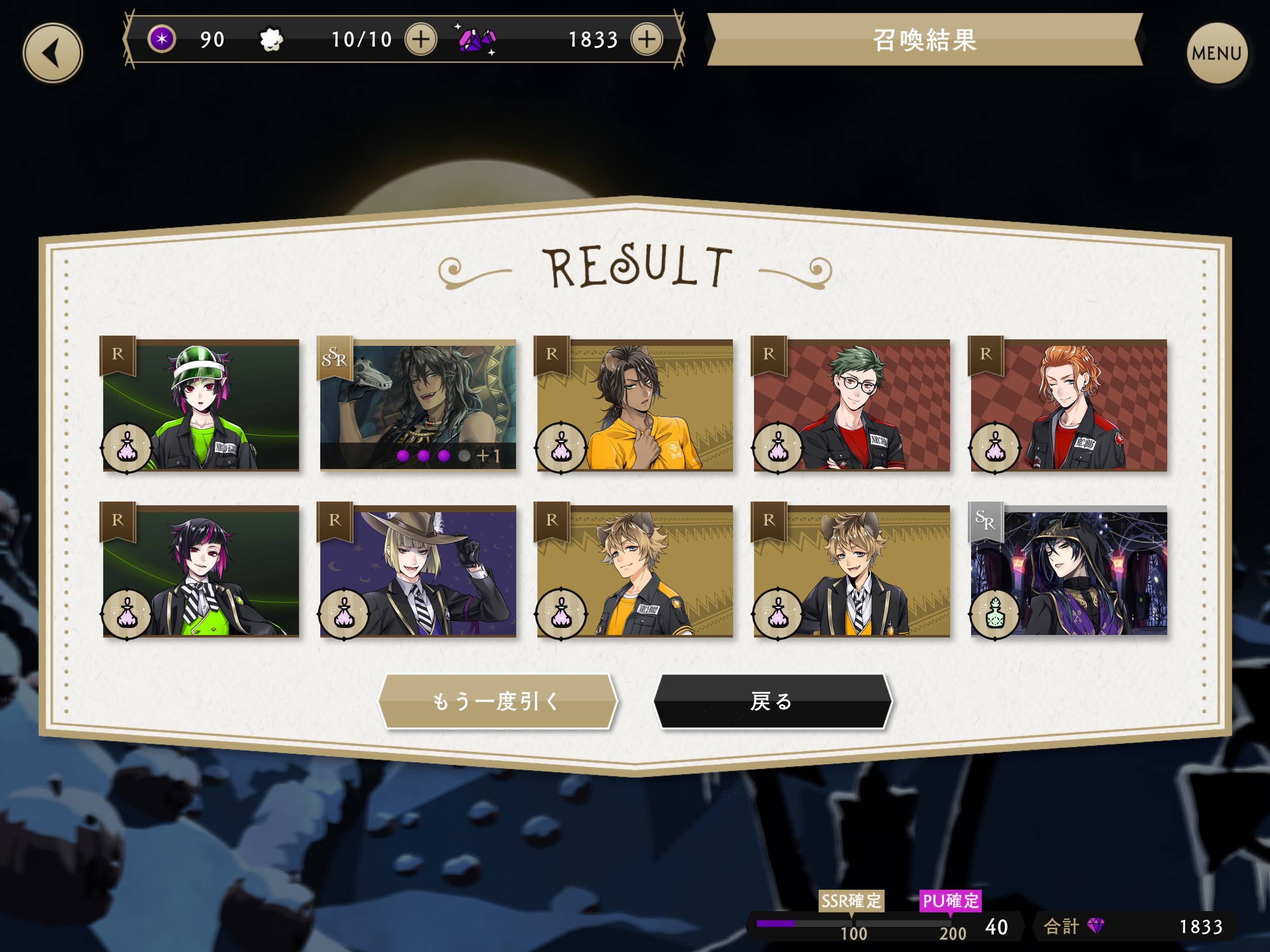1270x952 pixels.
Task: Select the R card with feathered hat
Action: point(418,571)
